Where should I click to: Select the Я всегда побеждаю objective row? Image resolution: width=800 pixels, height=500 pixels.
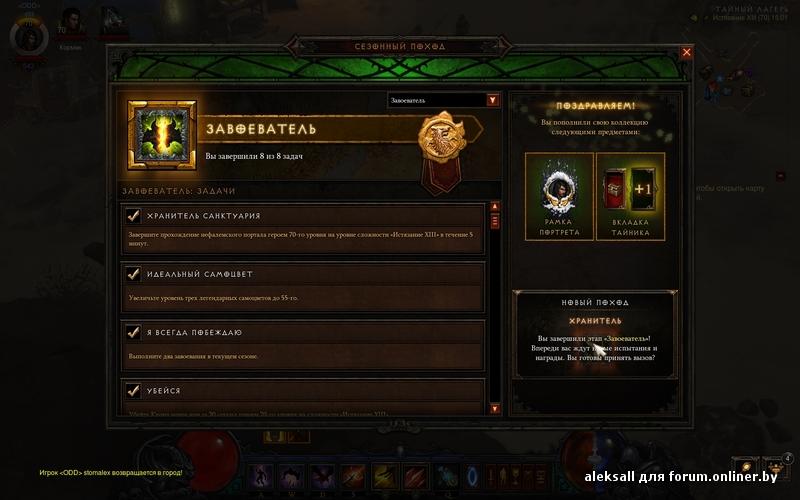(x=302, y=344)
